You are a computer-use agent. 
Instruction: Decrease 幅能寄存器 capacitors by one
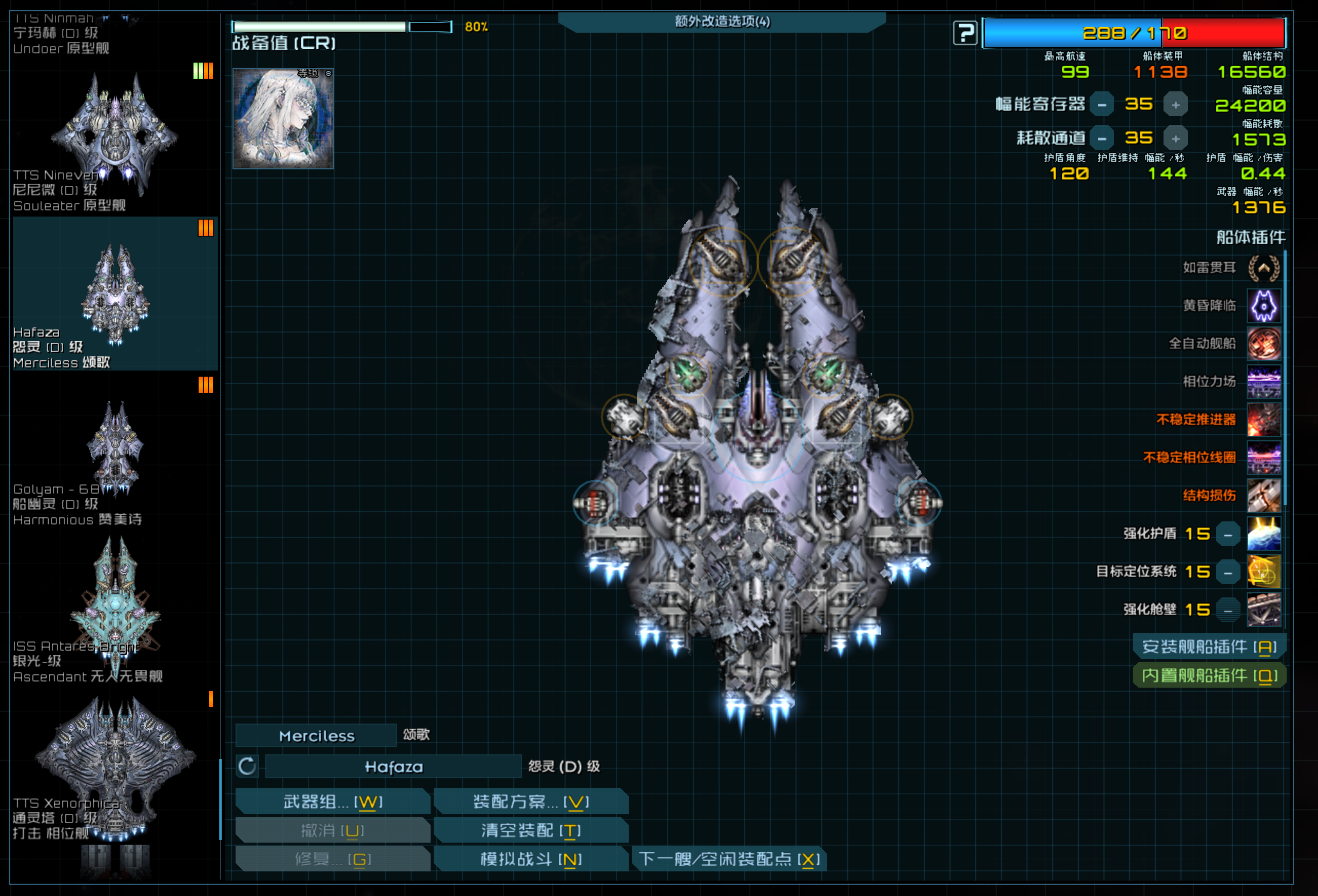click(x=1101, y=105)
